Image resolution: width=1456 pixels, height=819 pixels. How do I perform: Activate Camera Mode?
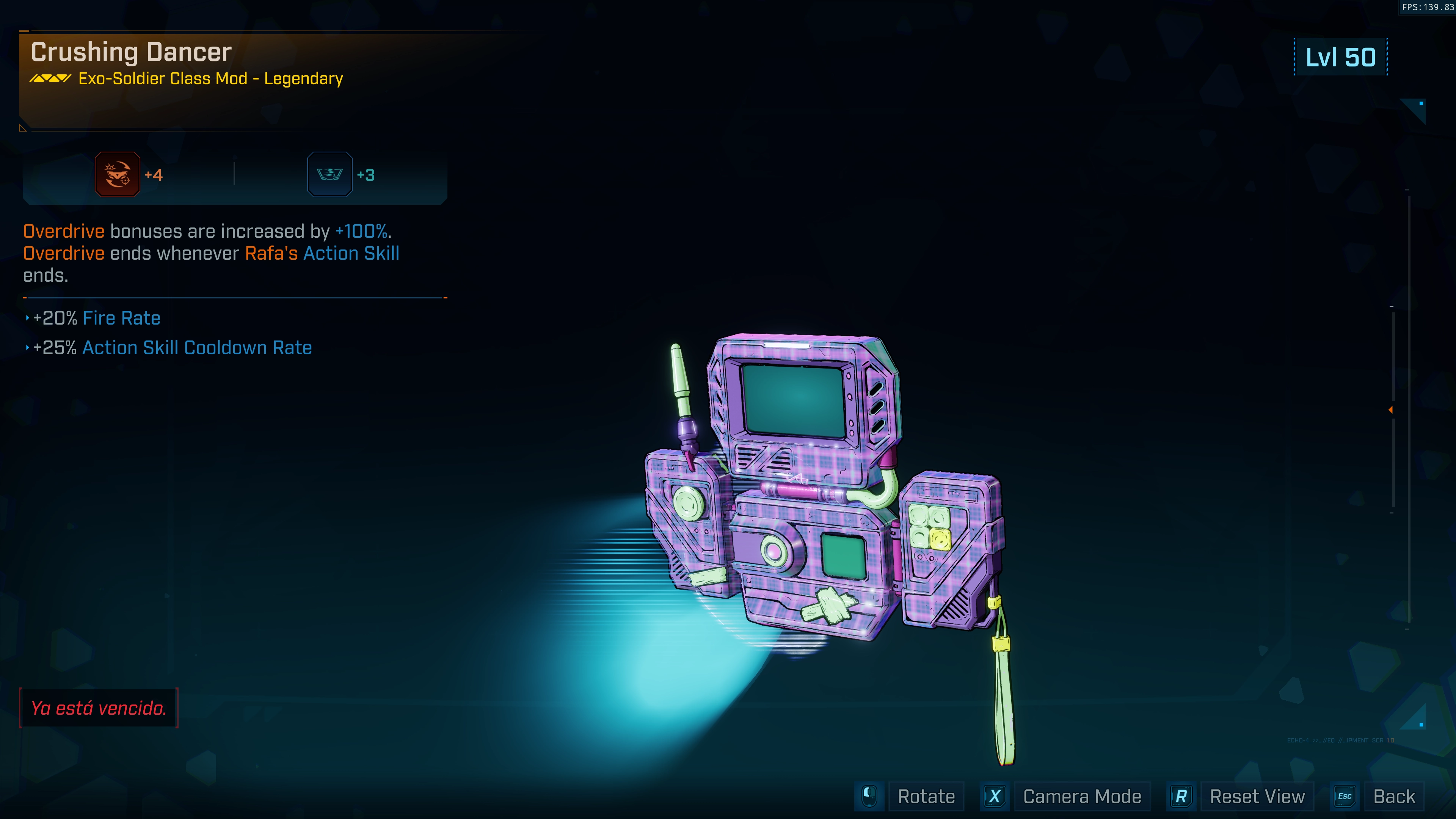1081,796
